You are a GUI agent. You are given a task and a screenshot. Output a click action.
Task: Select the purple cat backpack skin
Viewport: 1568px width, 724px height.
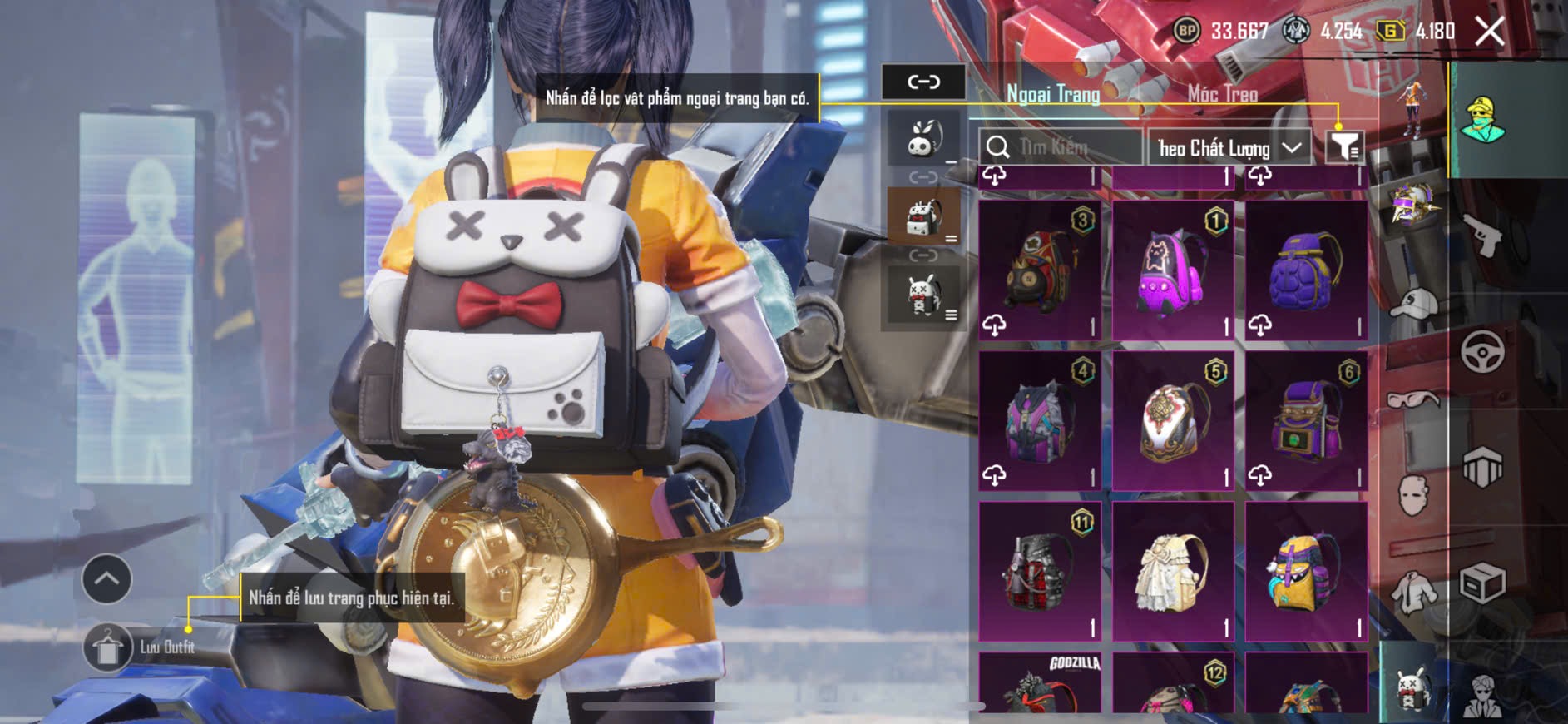click(1173, 270)
